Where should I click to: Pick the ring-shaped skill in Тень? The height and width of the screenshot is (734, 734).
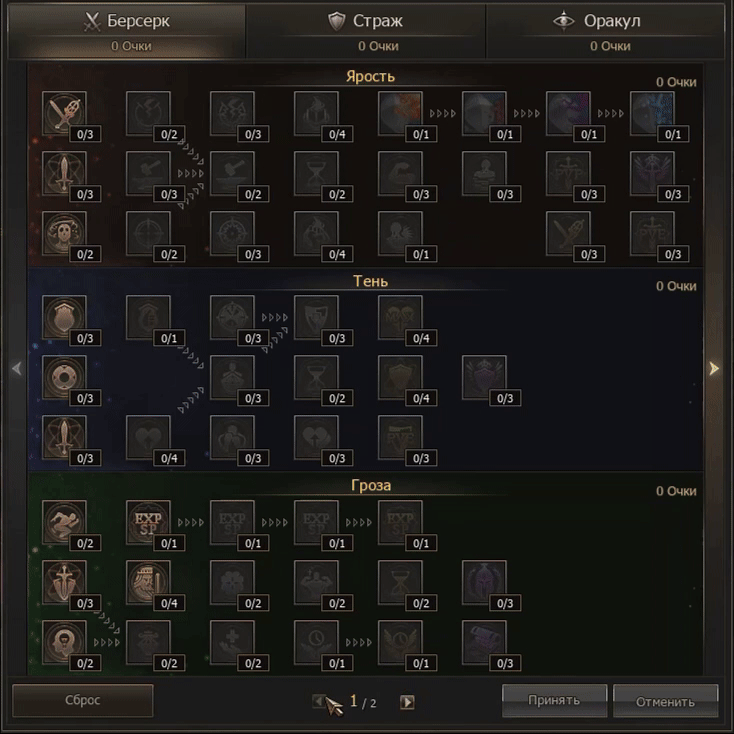pos(64,377)
